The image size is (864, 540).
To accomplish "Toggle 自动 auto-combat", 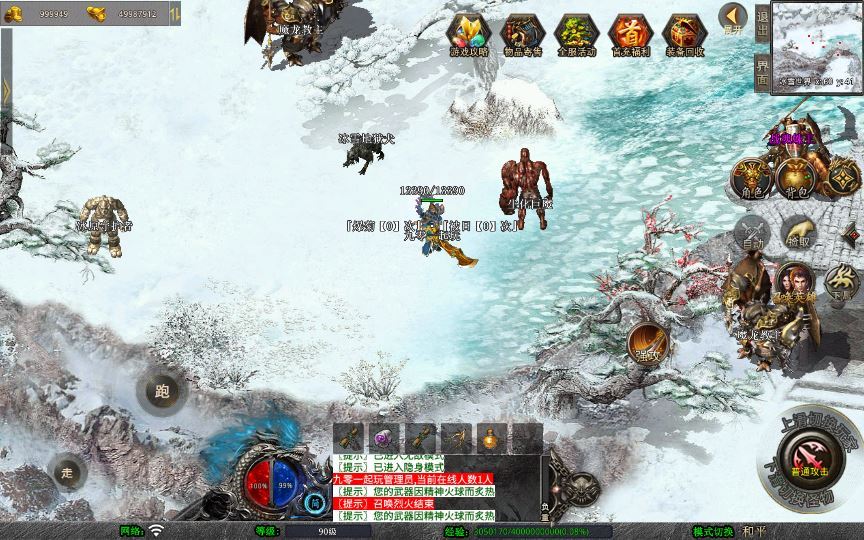I will click(x=752, y=234).
